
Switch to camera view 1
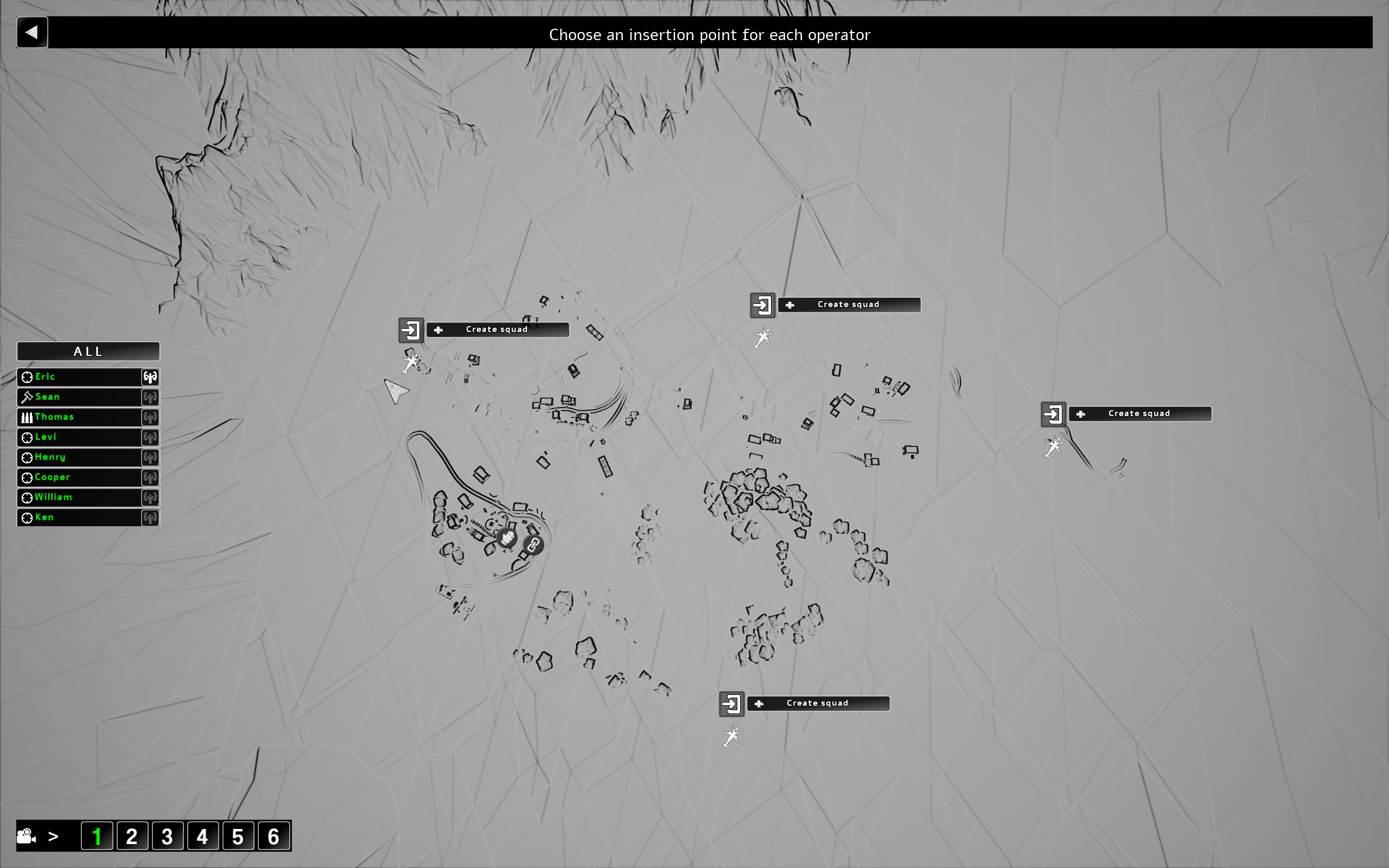(x=97, y=837)
